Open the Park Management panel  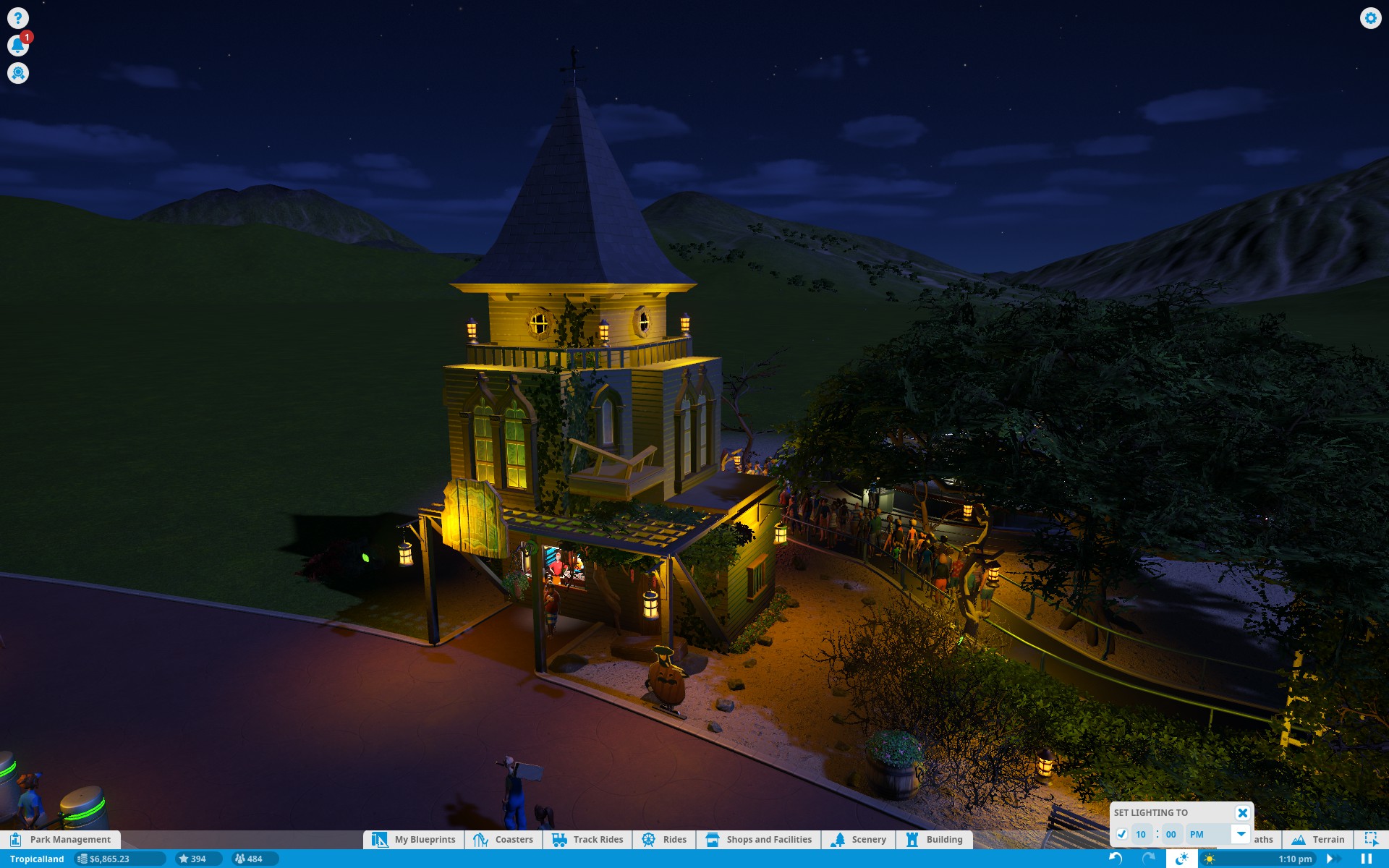[x=61, y=839]
